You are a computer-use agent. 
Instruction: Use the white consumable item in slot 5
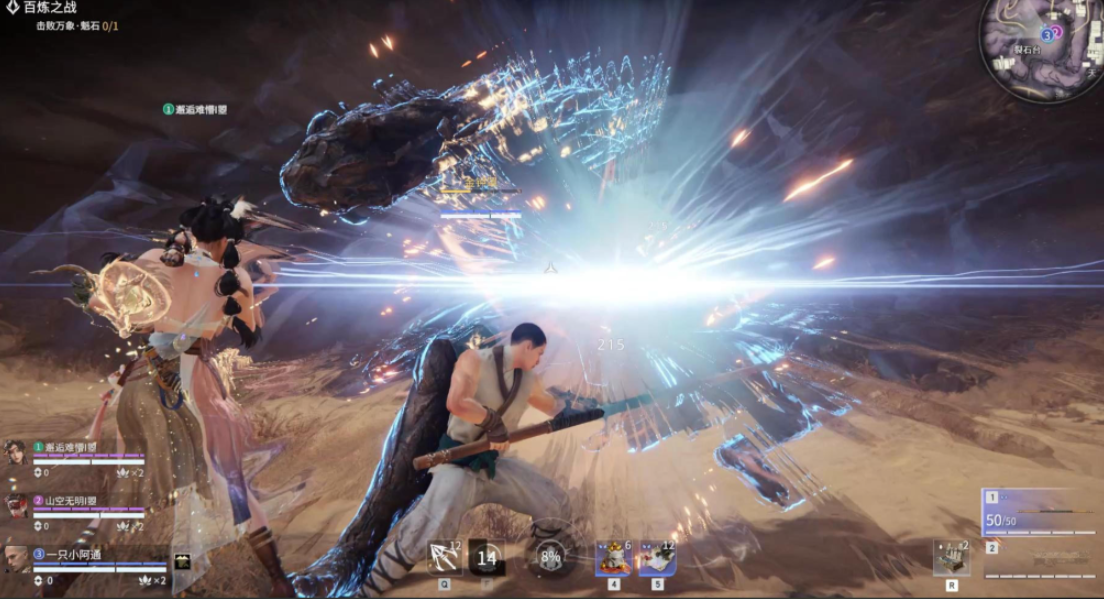click(x=657, y=558)
